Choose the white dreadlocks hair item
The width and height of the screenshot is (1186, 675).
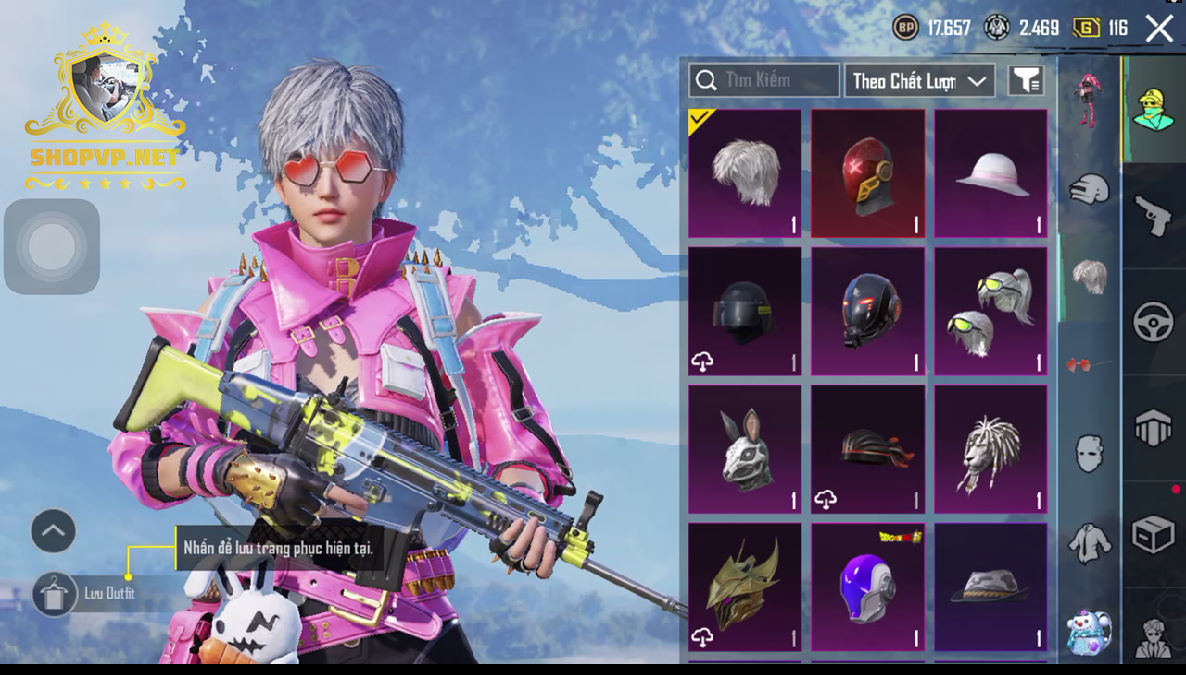(x=991, y=449)
